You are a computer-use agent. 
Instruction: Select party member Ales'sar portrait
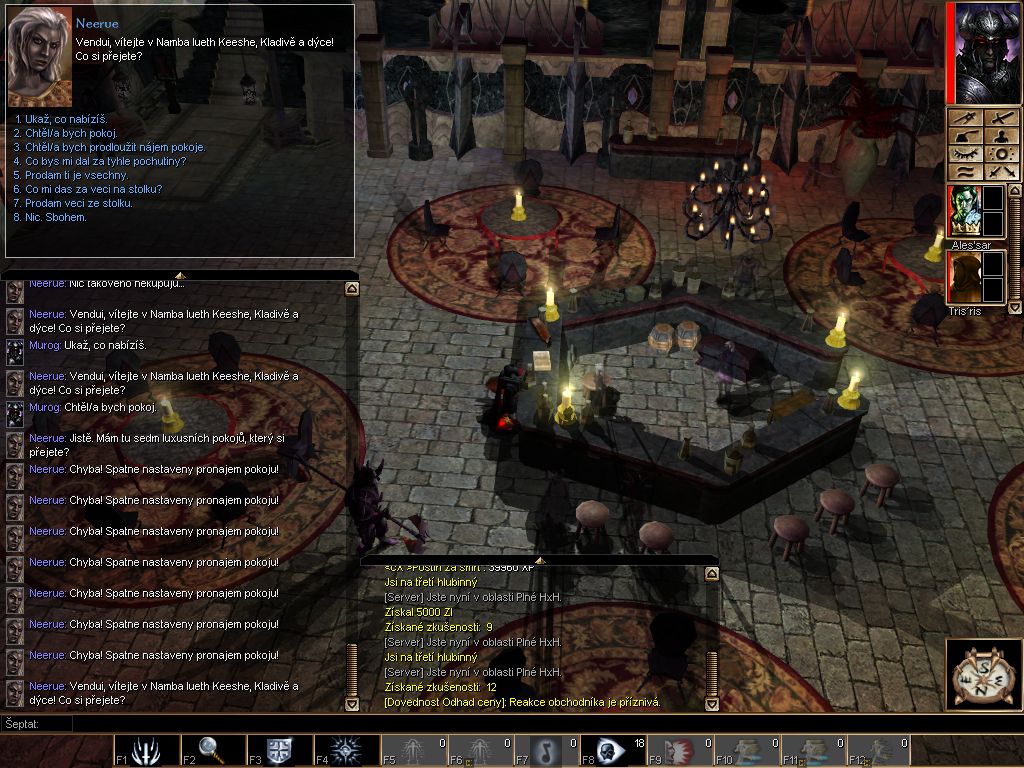[965, 210]
